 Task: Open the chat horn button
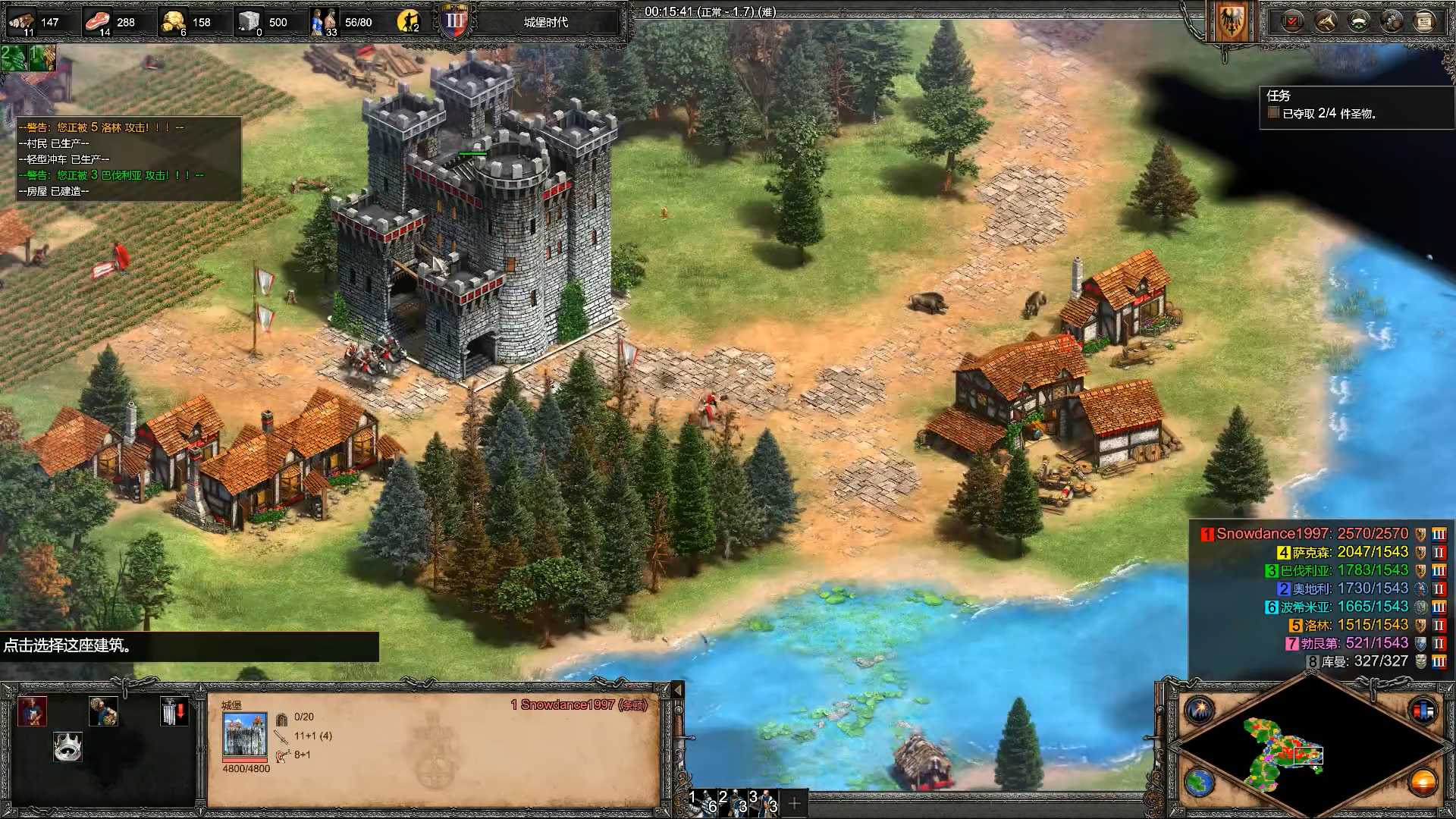click(x=1326, y=21)
